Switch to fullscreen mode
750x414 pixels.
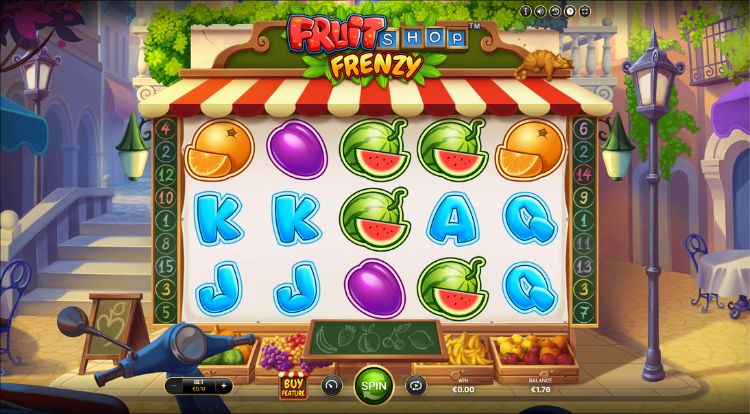click(x=584, y=12)
